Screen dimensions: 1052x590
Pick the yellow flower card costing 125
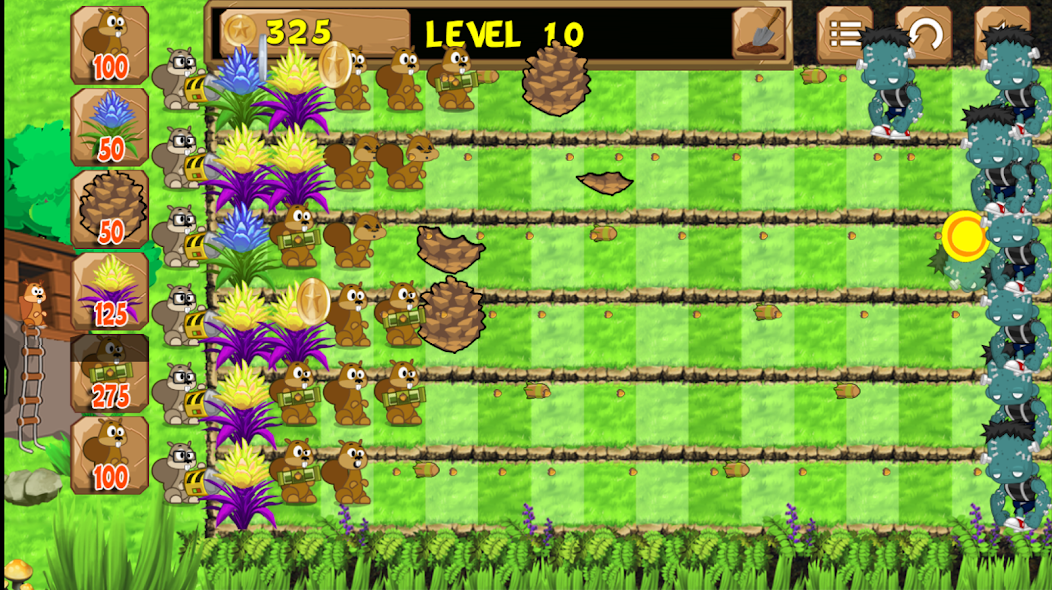point(110,291)
